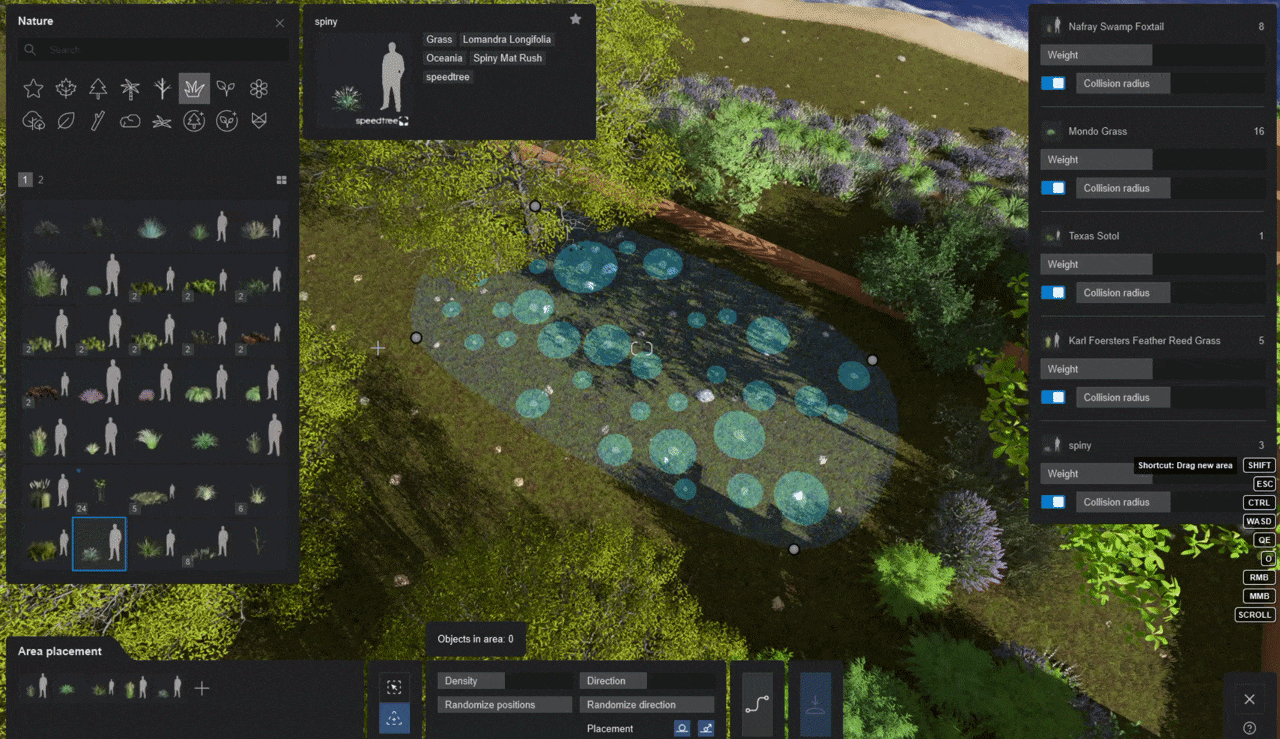Open the help question mark button

pyautogui.click(x=1249, y=728)
